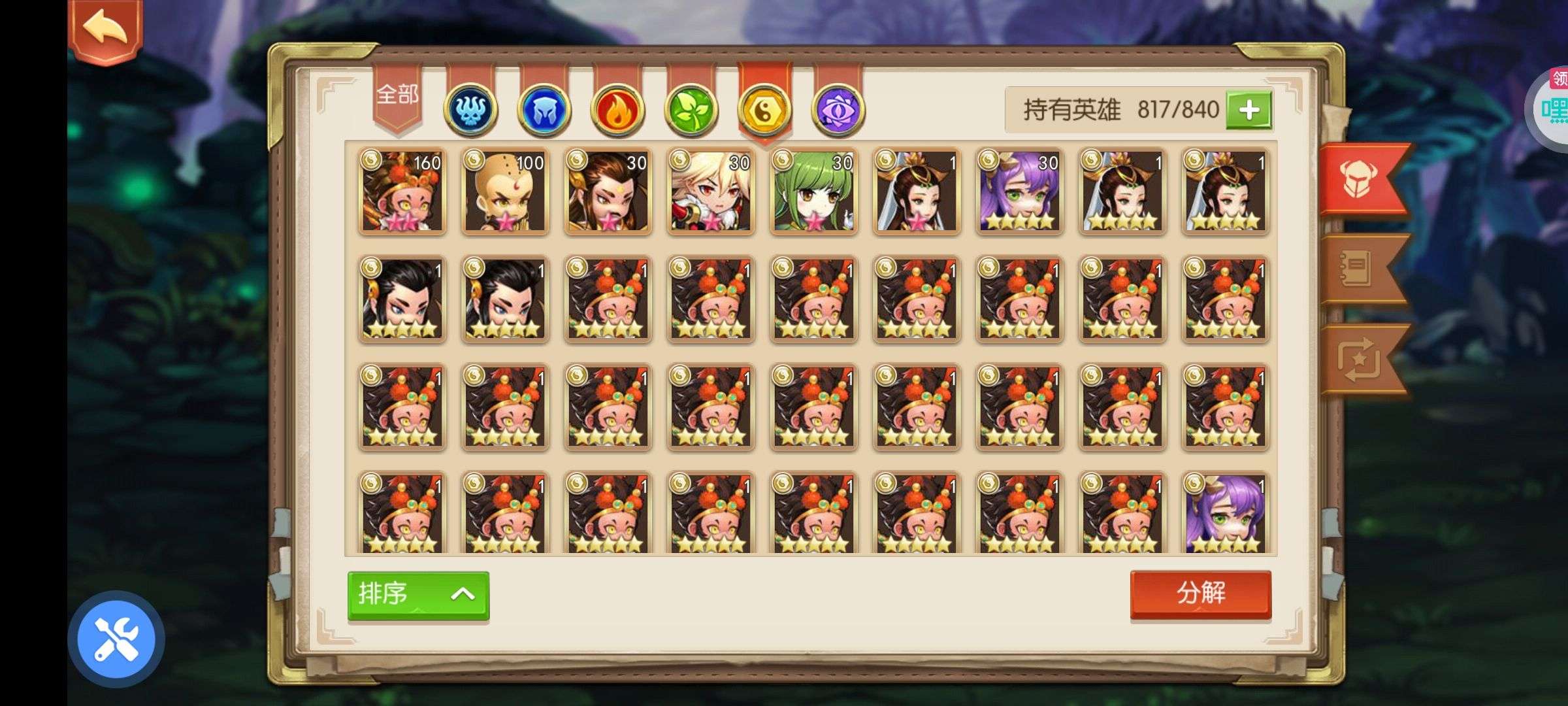The height and width of the screenshot is (706, 1568).
Task: Select the green leaf faction tab
Action: [x=691, y=110]
